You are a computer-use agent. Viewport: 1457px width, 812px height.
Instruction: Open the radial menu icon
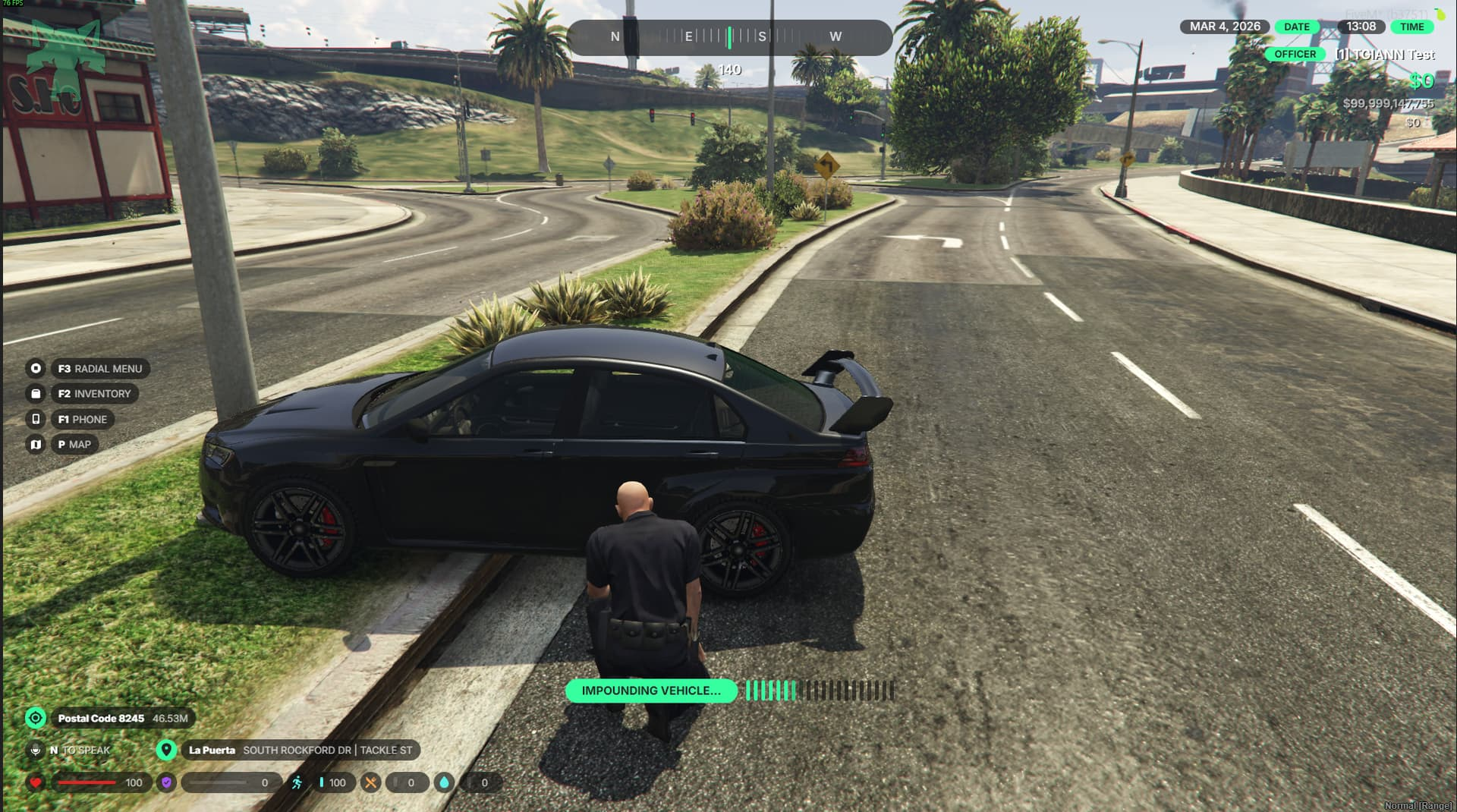pos(36,369)
